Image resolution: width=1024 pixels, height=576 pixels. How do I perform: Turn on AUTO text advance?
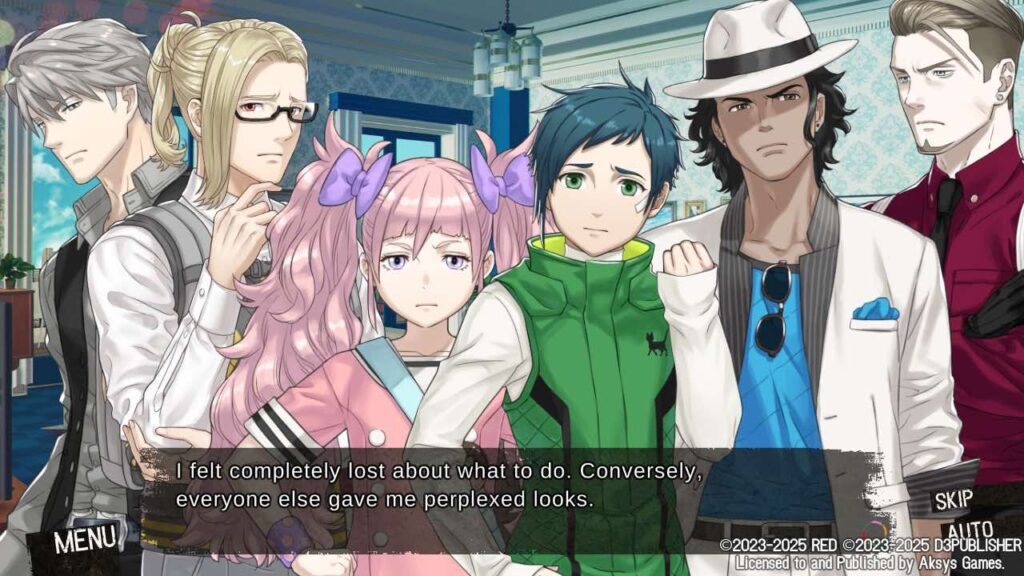tap(968, 530)
